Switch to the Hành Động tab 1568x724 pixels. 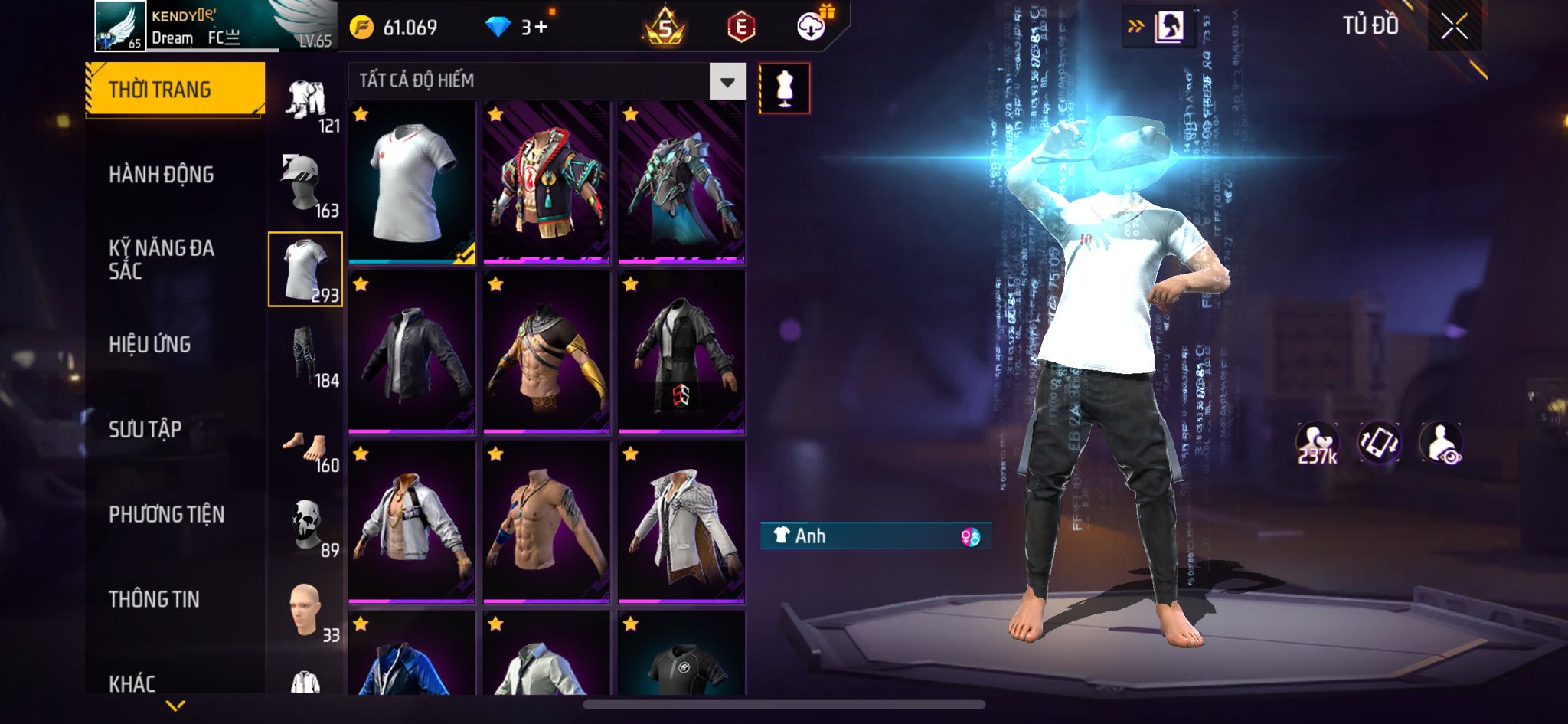tap(162, 175)
